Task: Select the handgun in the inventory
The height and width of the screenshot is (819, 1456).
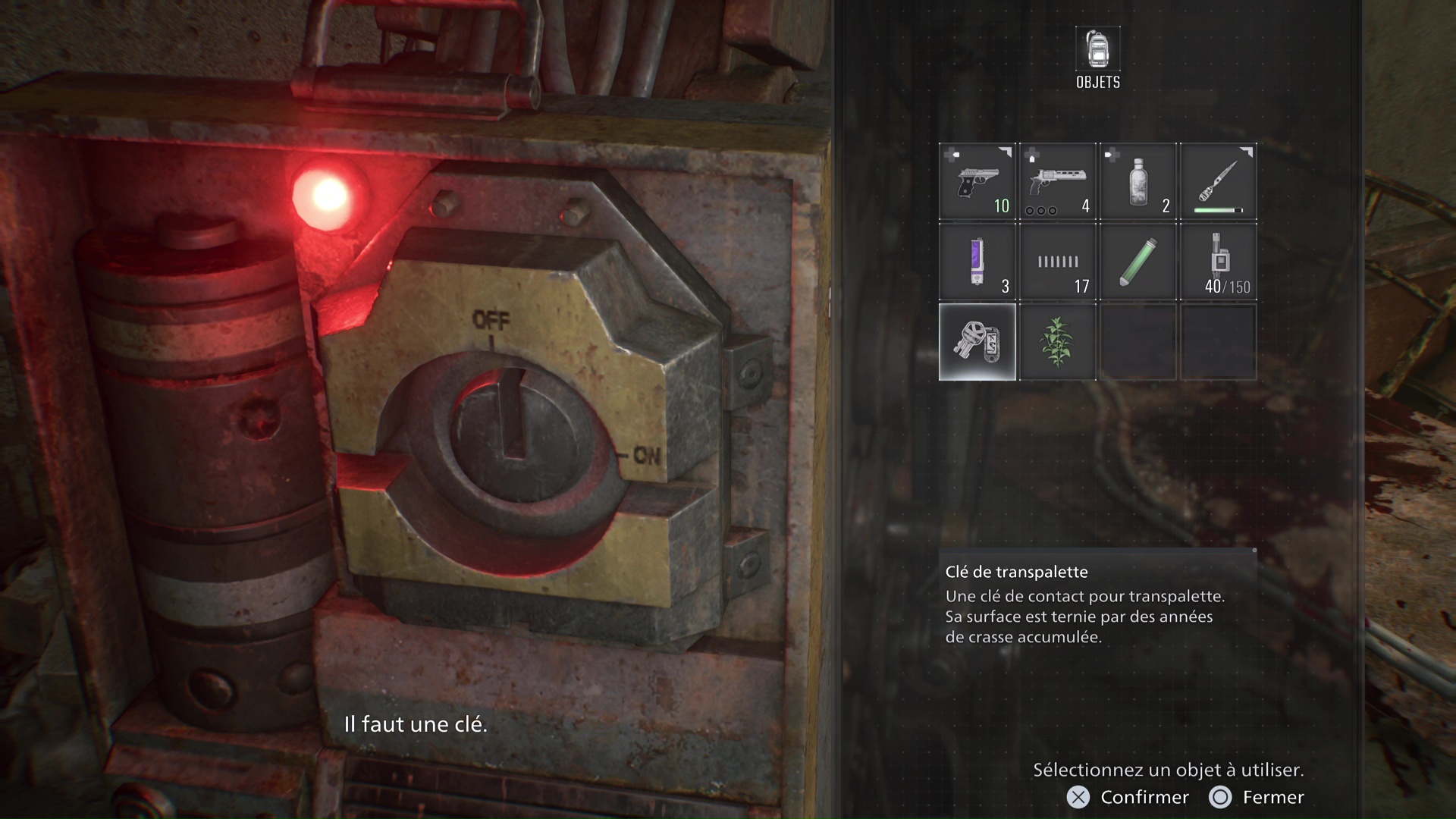Action: click(x=977, y=182)
